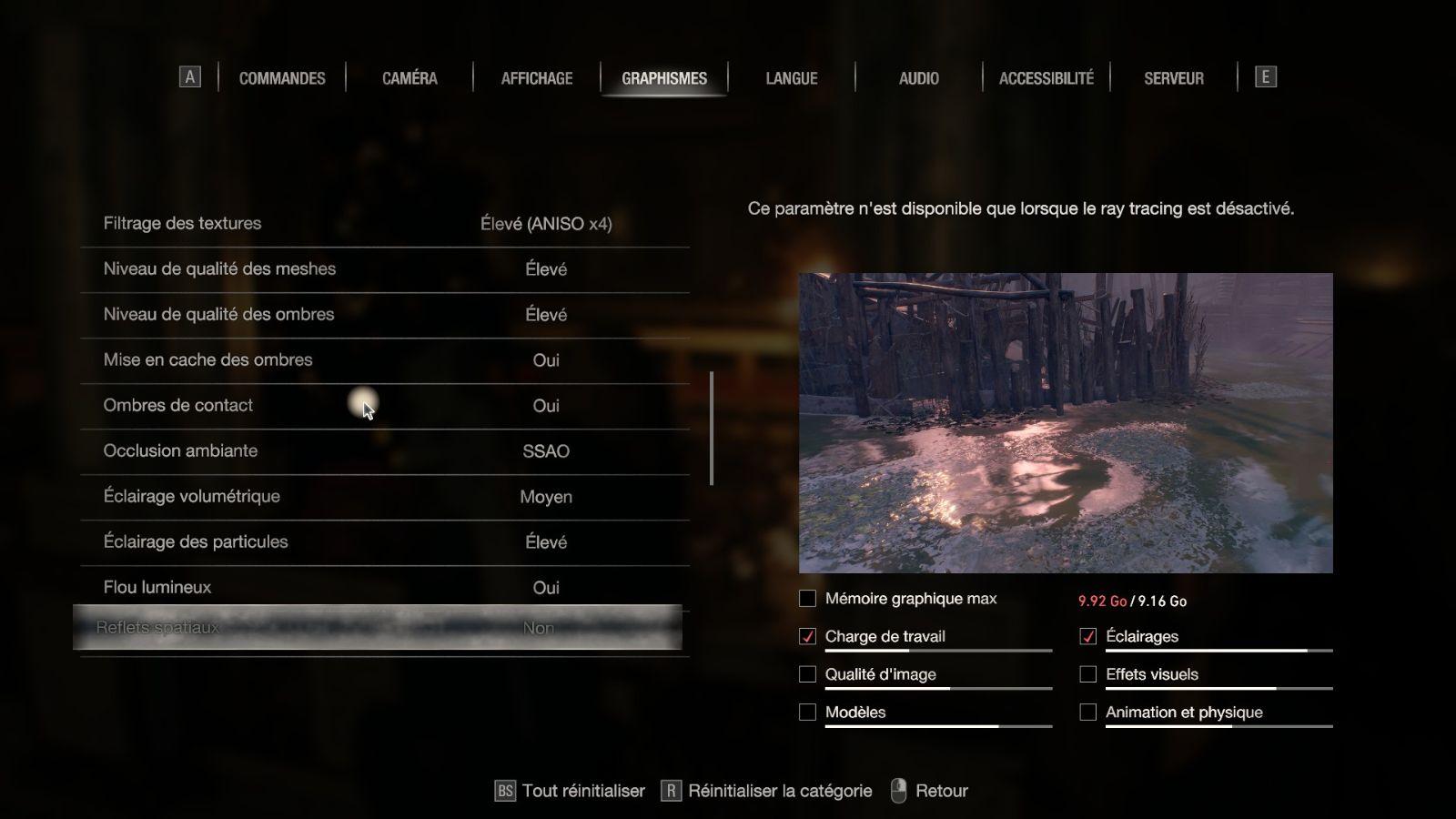
Task: Select the Éclairage volumétrique setting
Action: (x=384, y=497)
